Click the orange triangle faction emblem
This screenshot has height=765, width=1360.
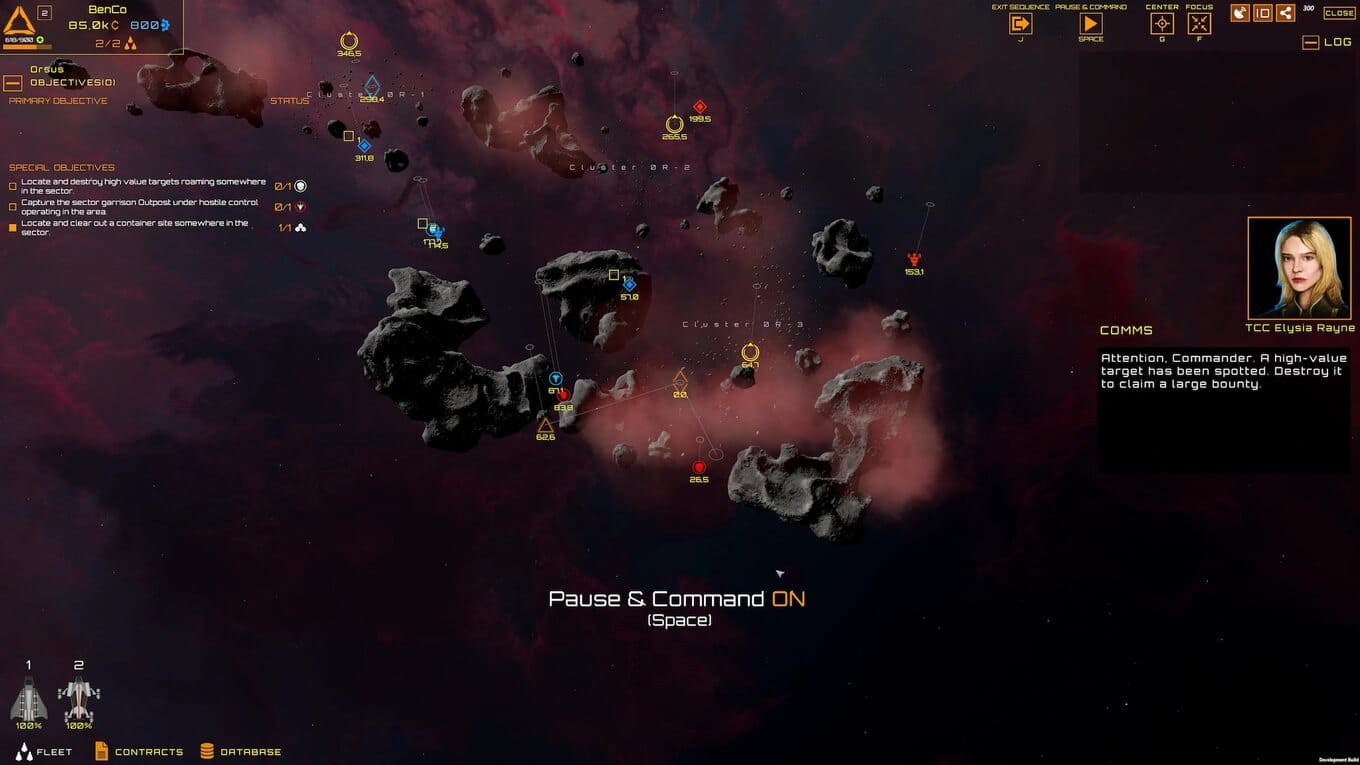(19, 20)
